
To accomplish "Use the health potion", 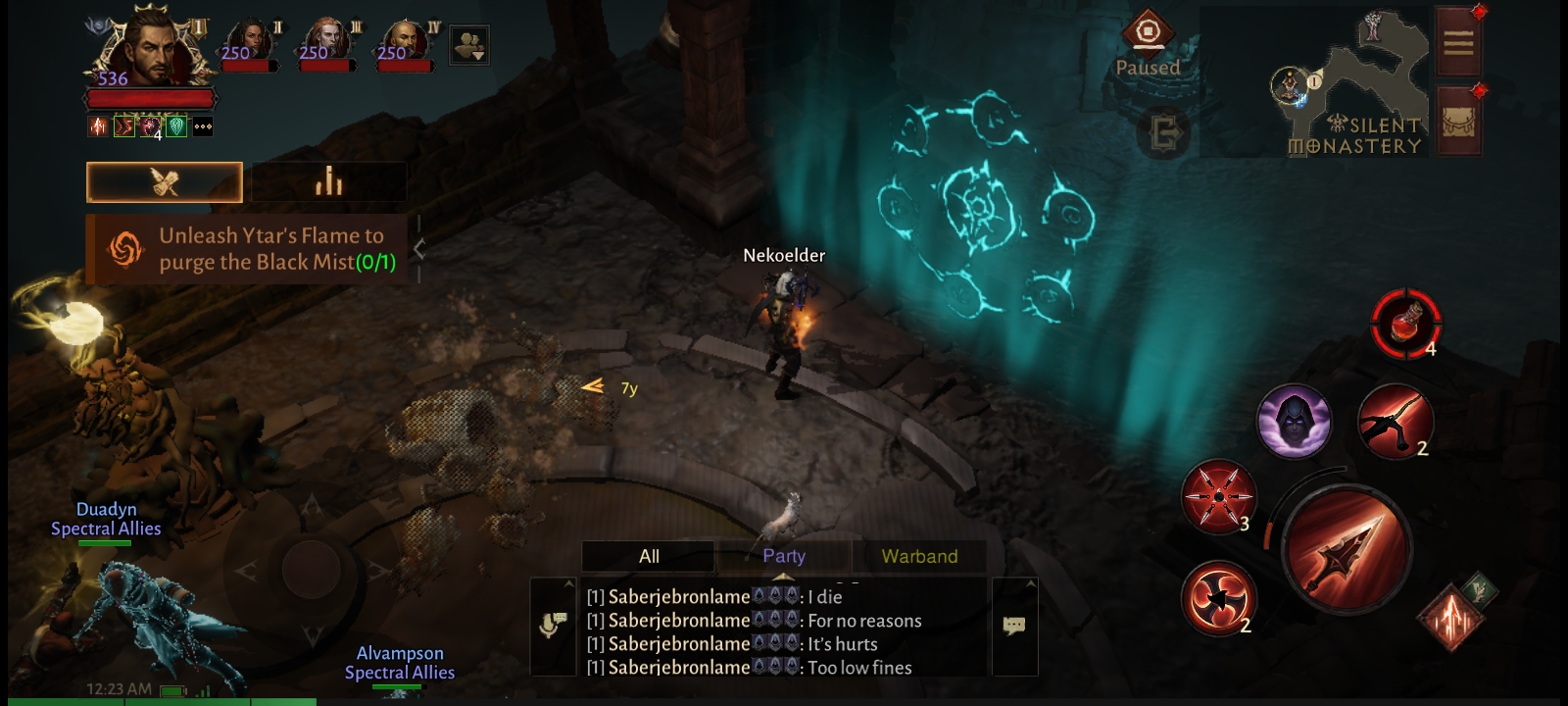I will pos(1405,324).
